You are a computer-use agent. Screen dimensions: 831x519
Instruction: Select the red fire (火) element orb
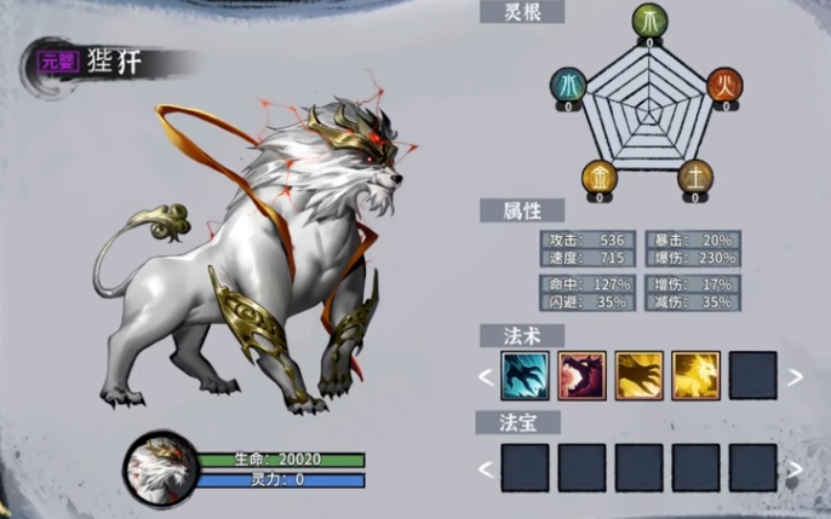(x=725, y=85)
